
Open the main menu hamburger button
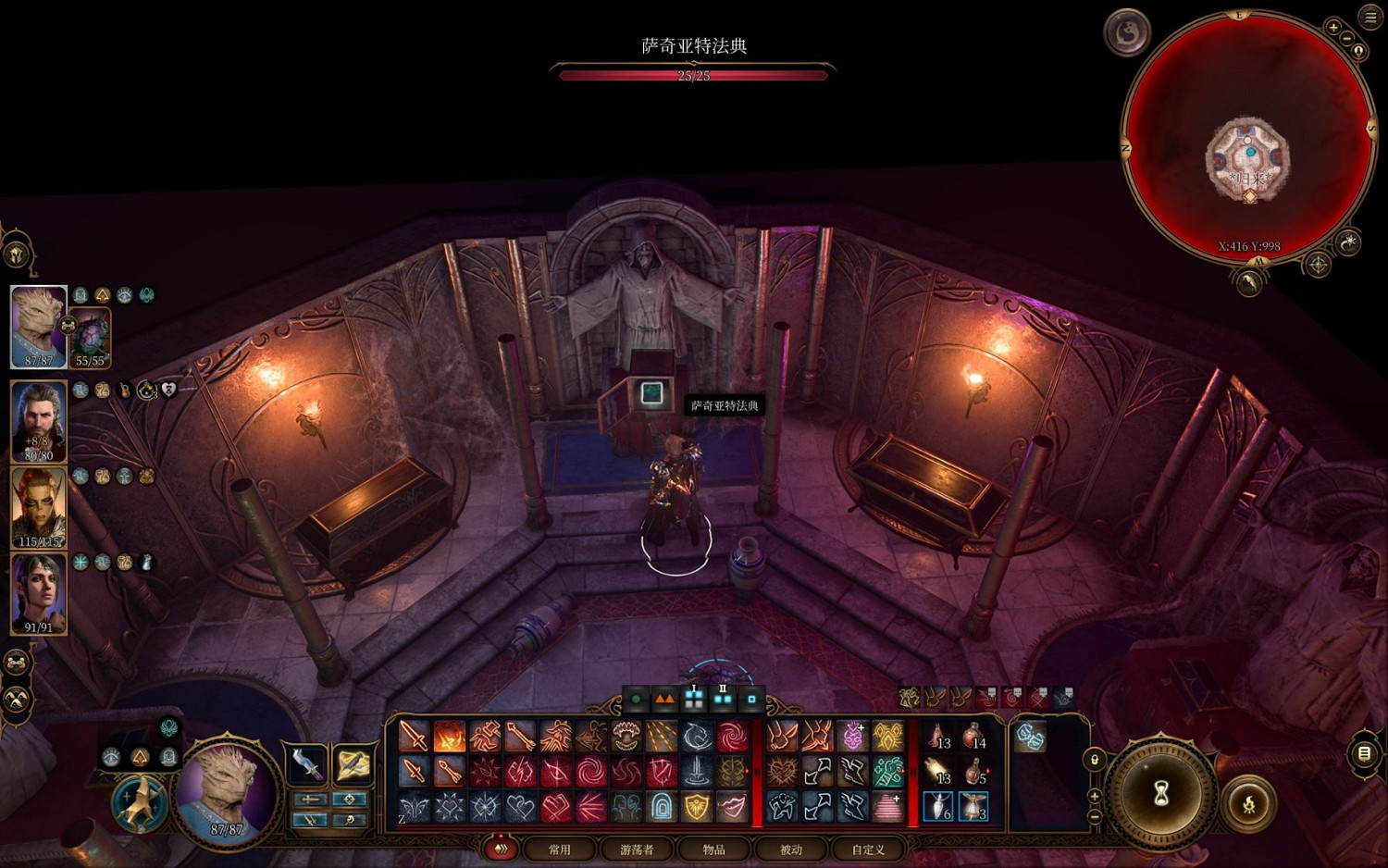pos(1370,16)
